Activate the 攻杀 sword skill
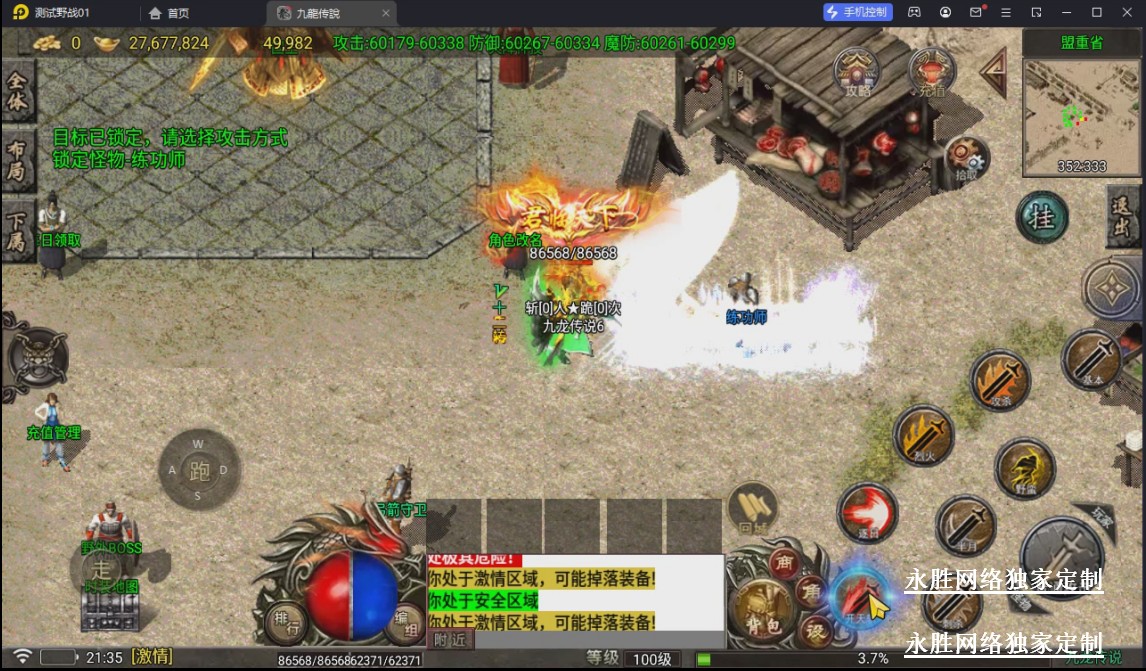1146x671 pixels. (x=999, y=379)
